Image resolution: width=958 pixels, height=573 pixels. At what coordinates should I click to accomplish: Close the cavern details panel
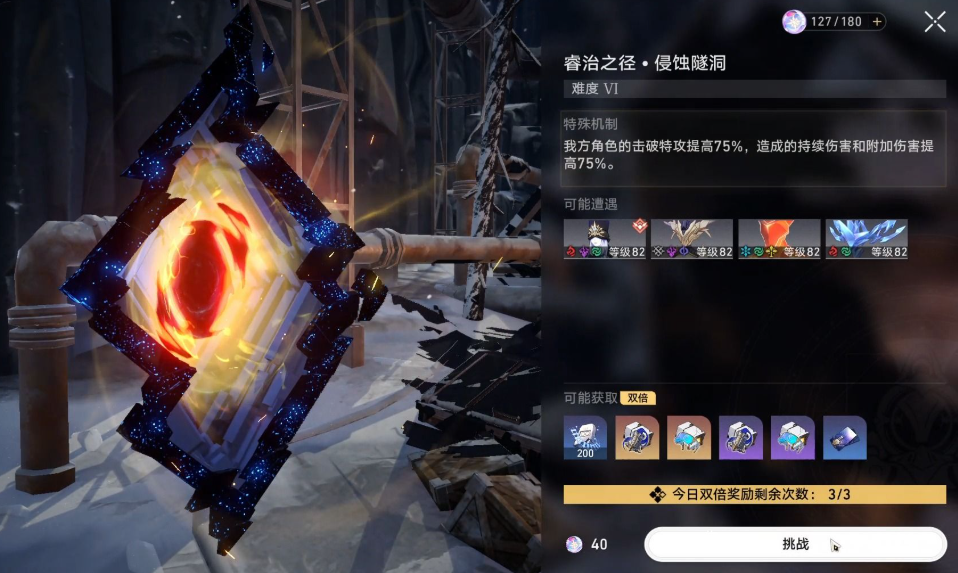pos(935,21)
